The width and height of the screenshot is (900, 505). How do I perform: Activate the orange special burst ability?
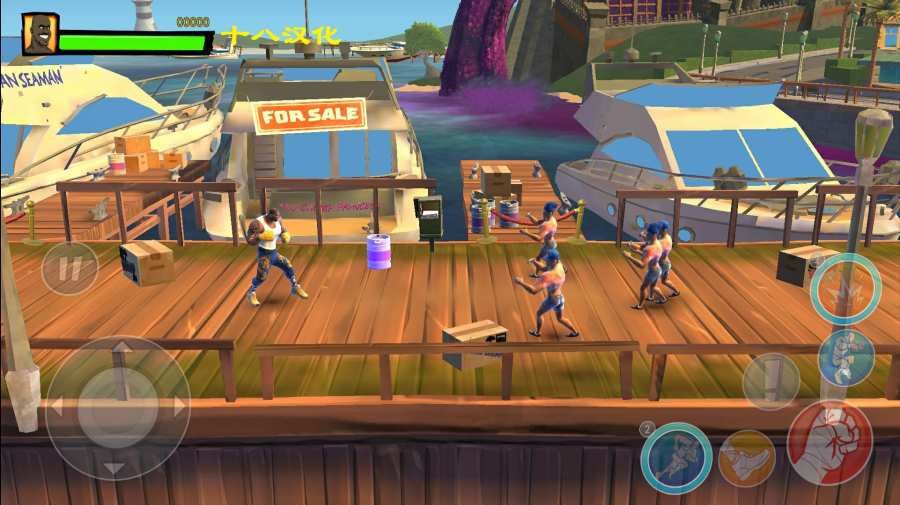pos(845,289)
